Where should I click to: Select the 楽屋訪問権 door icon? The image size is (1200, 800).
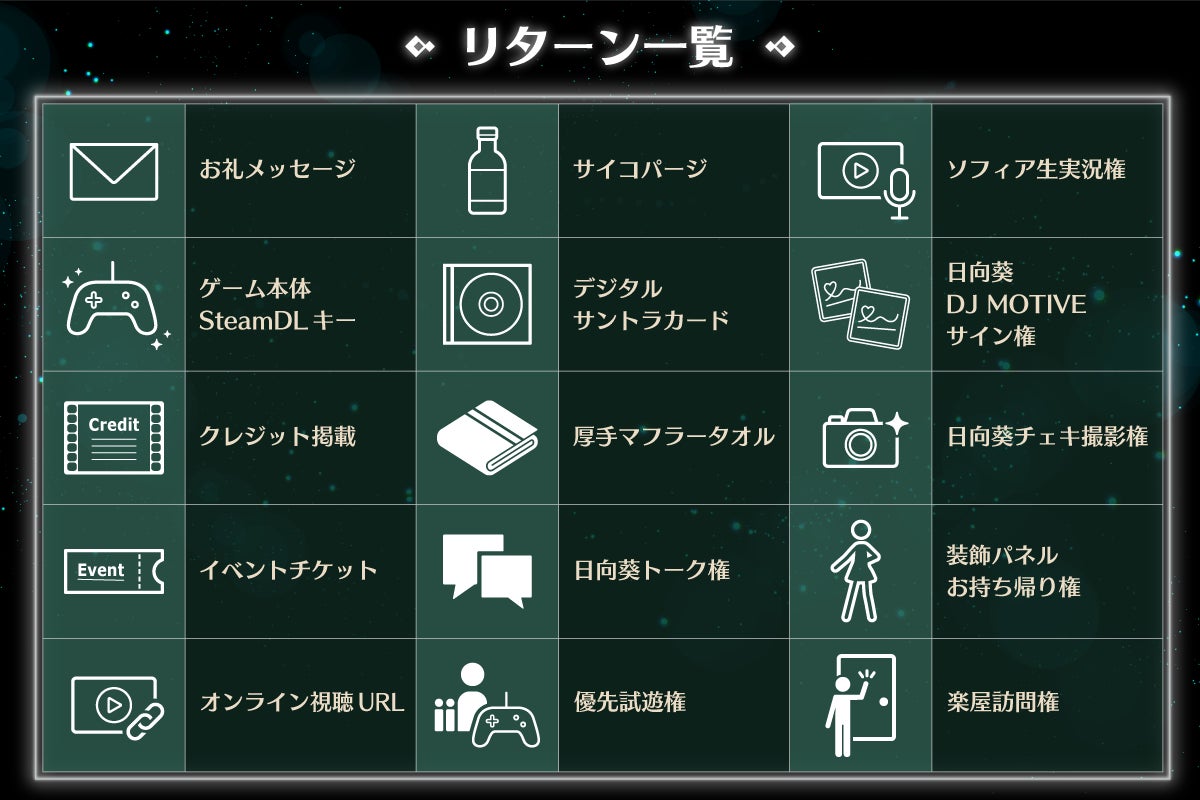click(861, 705)
